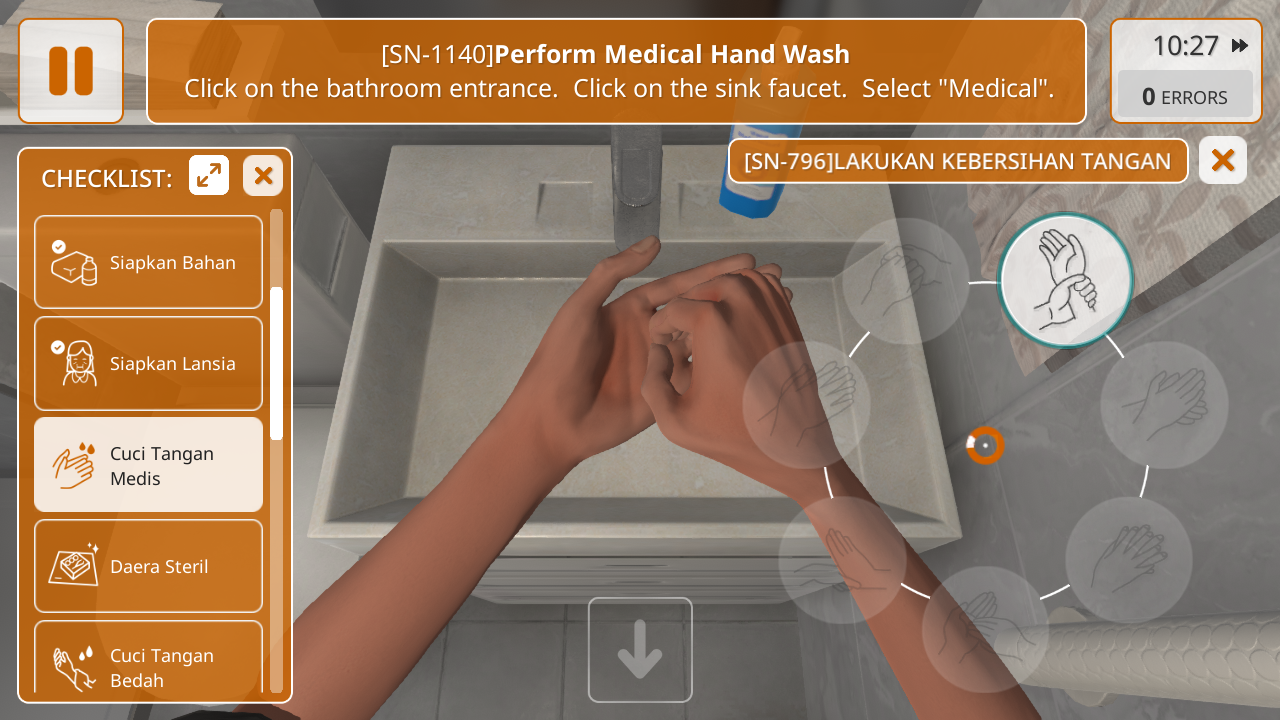
Task: Click the down arrow button below the sink
Action: [x=640, y=650]
